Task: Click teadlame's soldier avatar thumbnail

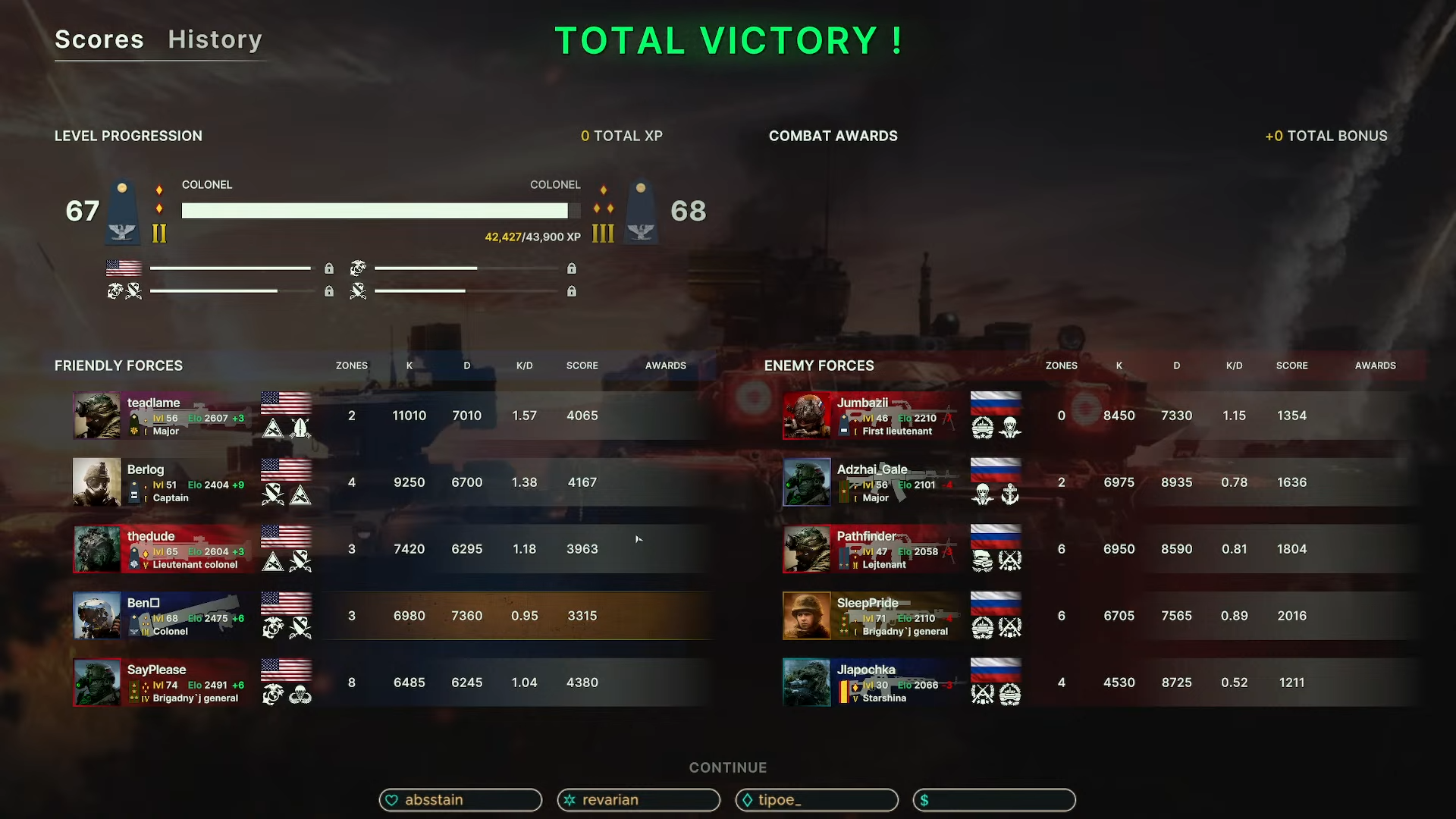Action: coord(97,416)
